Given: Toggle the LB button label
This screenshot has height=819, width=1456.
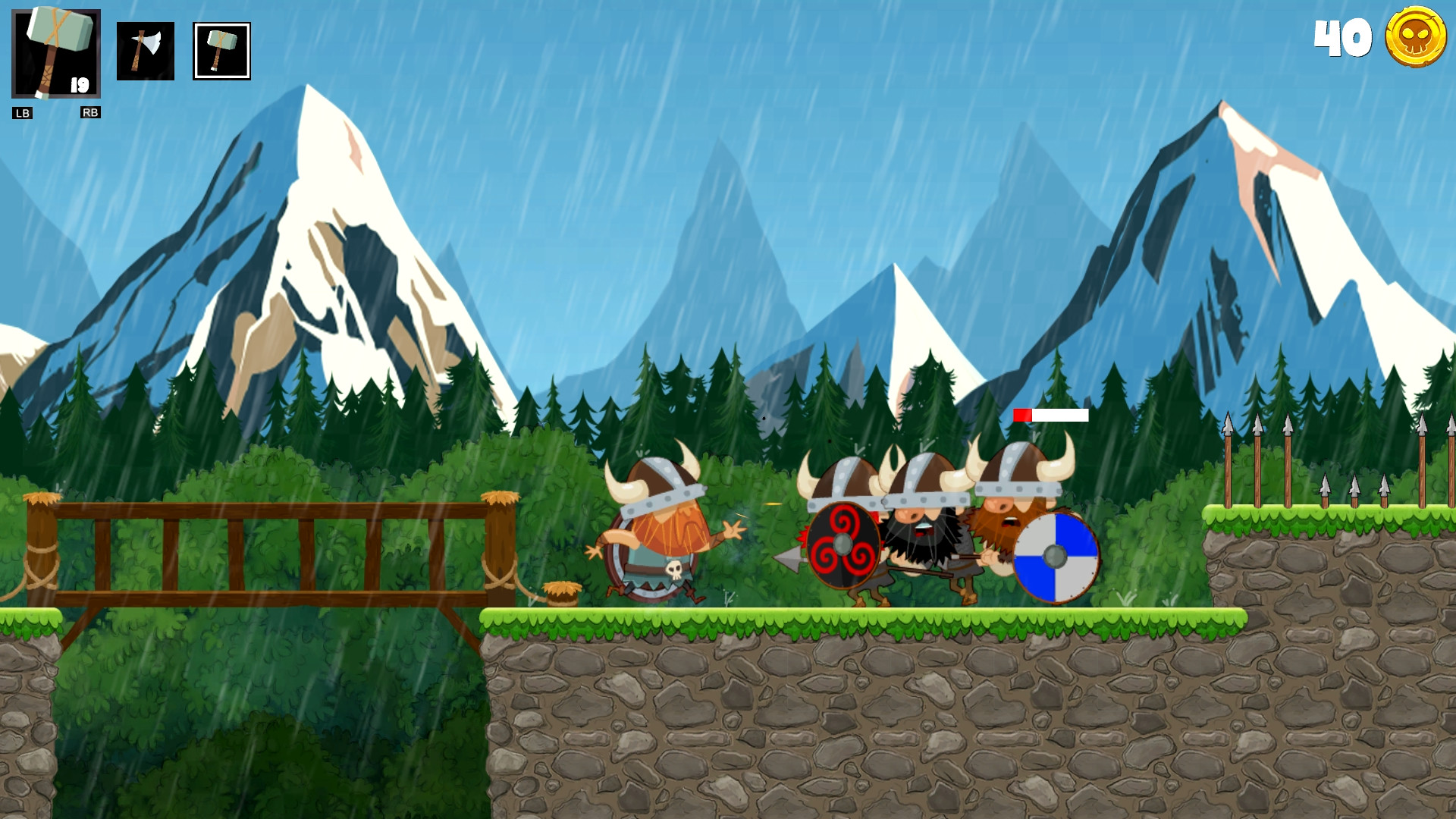Looking at the screenshot, I should click(x=22, y=114).
